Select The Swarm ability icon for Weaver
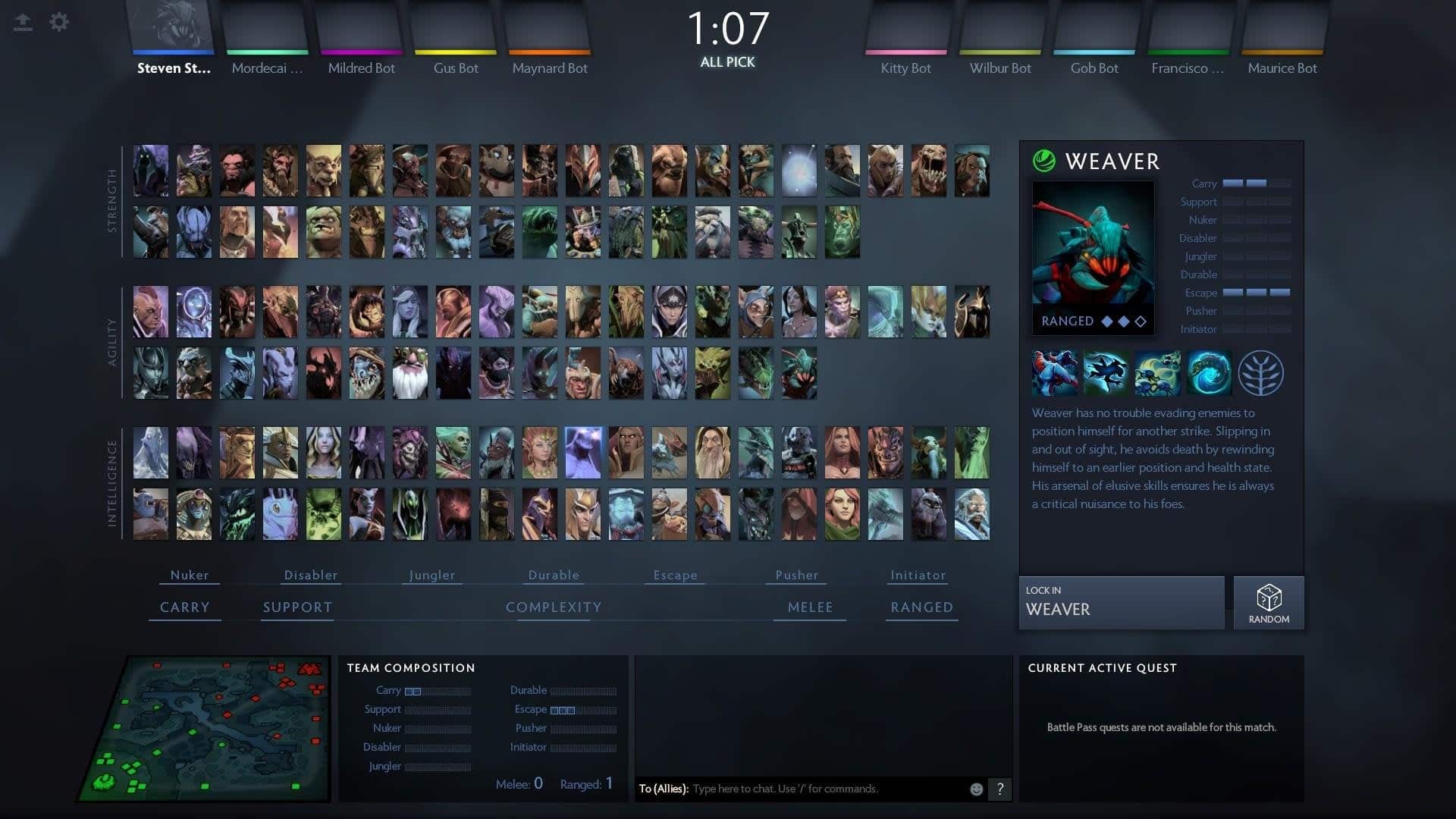The width and height of the screenshot is (1456, 819). click(1056, 373)
